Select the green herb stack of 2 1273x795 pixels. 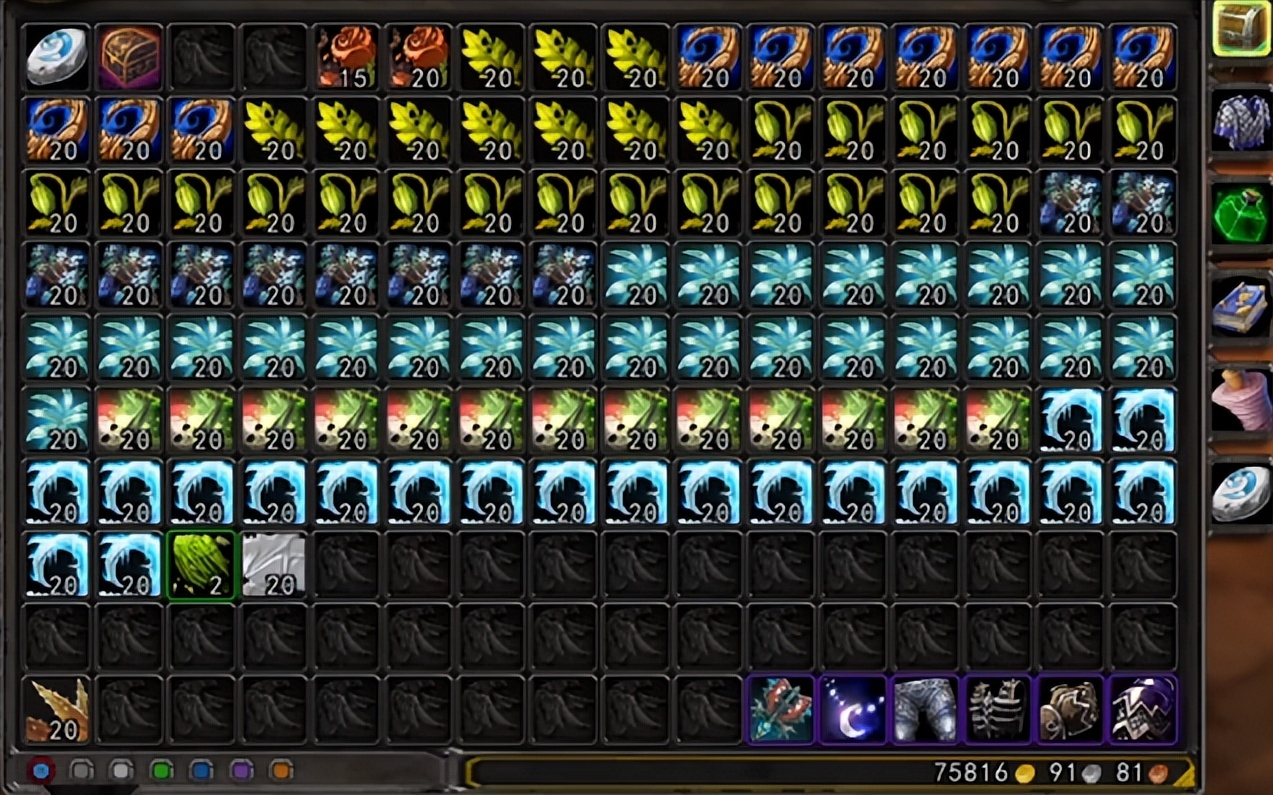tap(201, 565)
